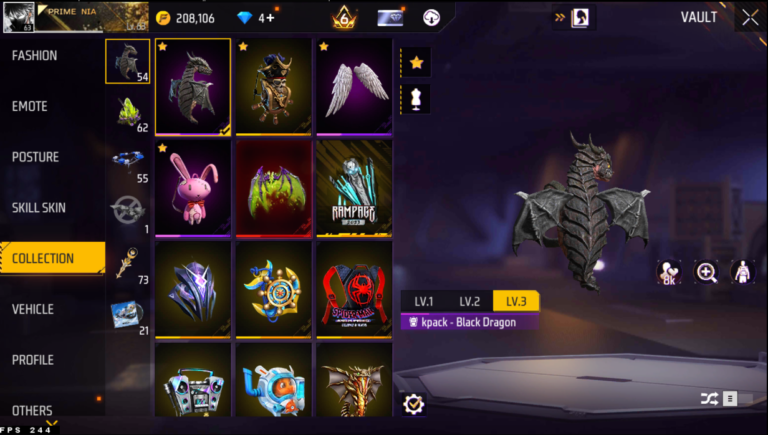Select the Posture menu entry
Screen dimensions: 768x435
click(35, 157)
